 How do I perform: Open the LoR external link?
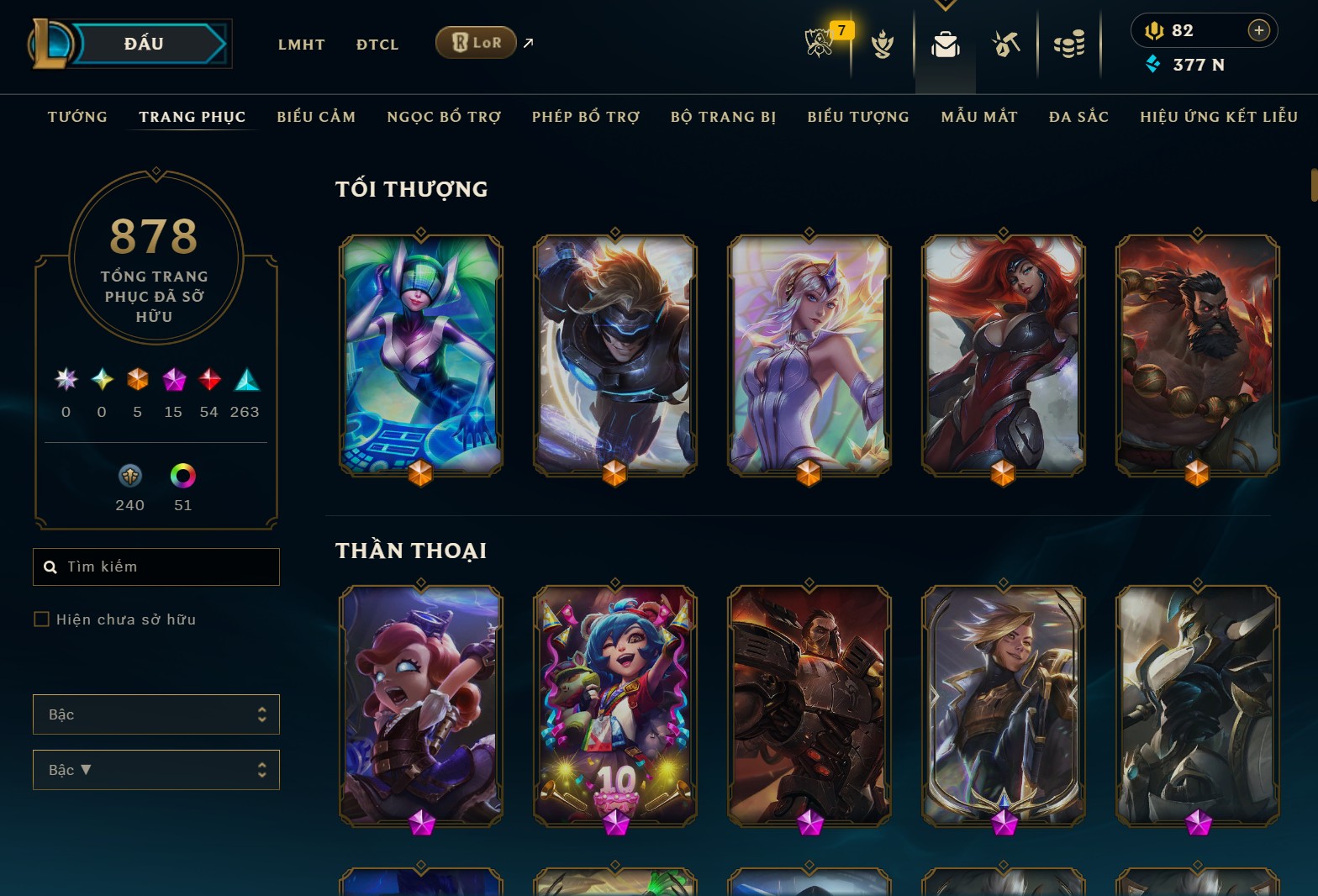pos(476,41)
